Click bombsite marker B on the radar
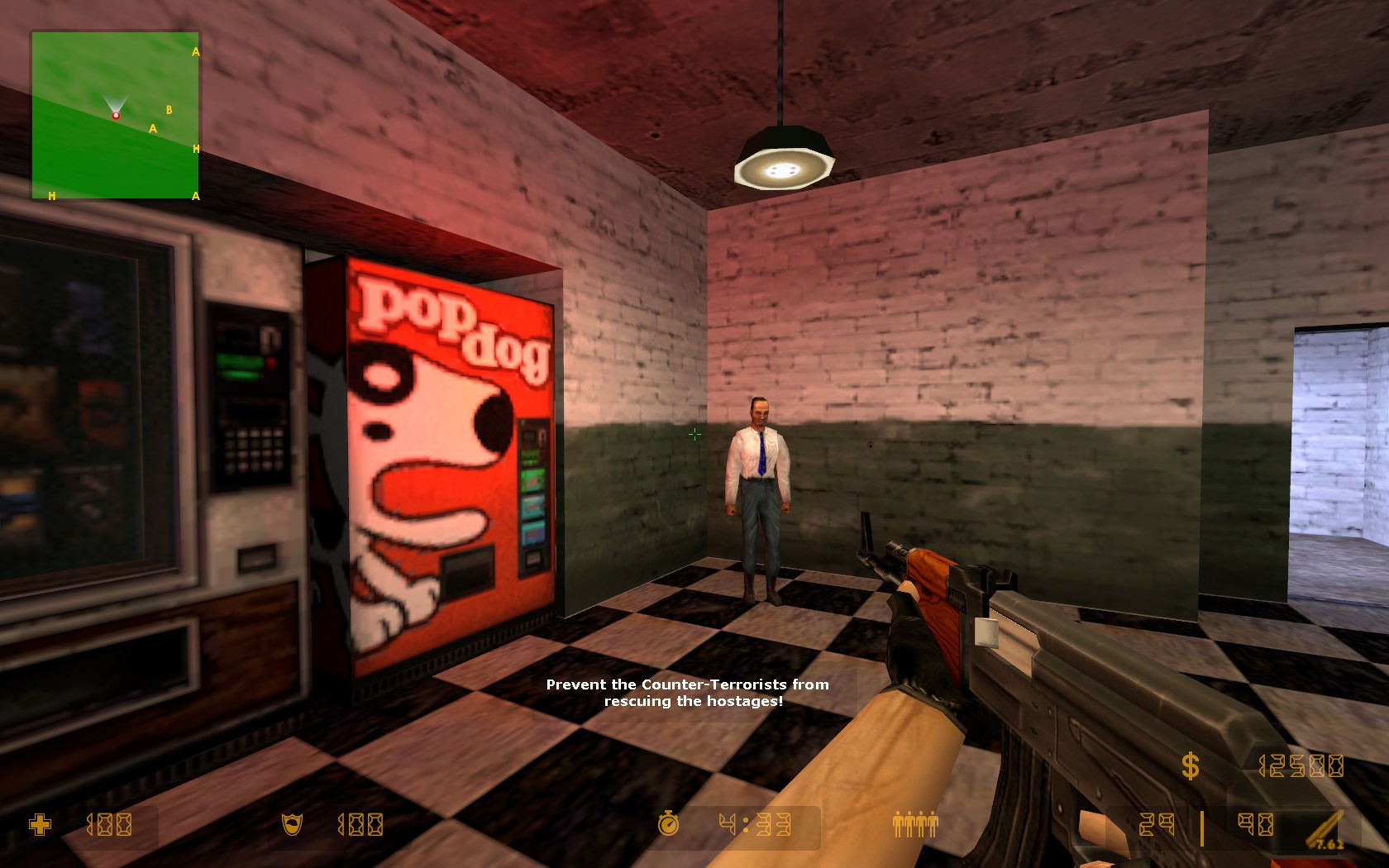The image size is (1389, 868). [x=169, y=108]
